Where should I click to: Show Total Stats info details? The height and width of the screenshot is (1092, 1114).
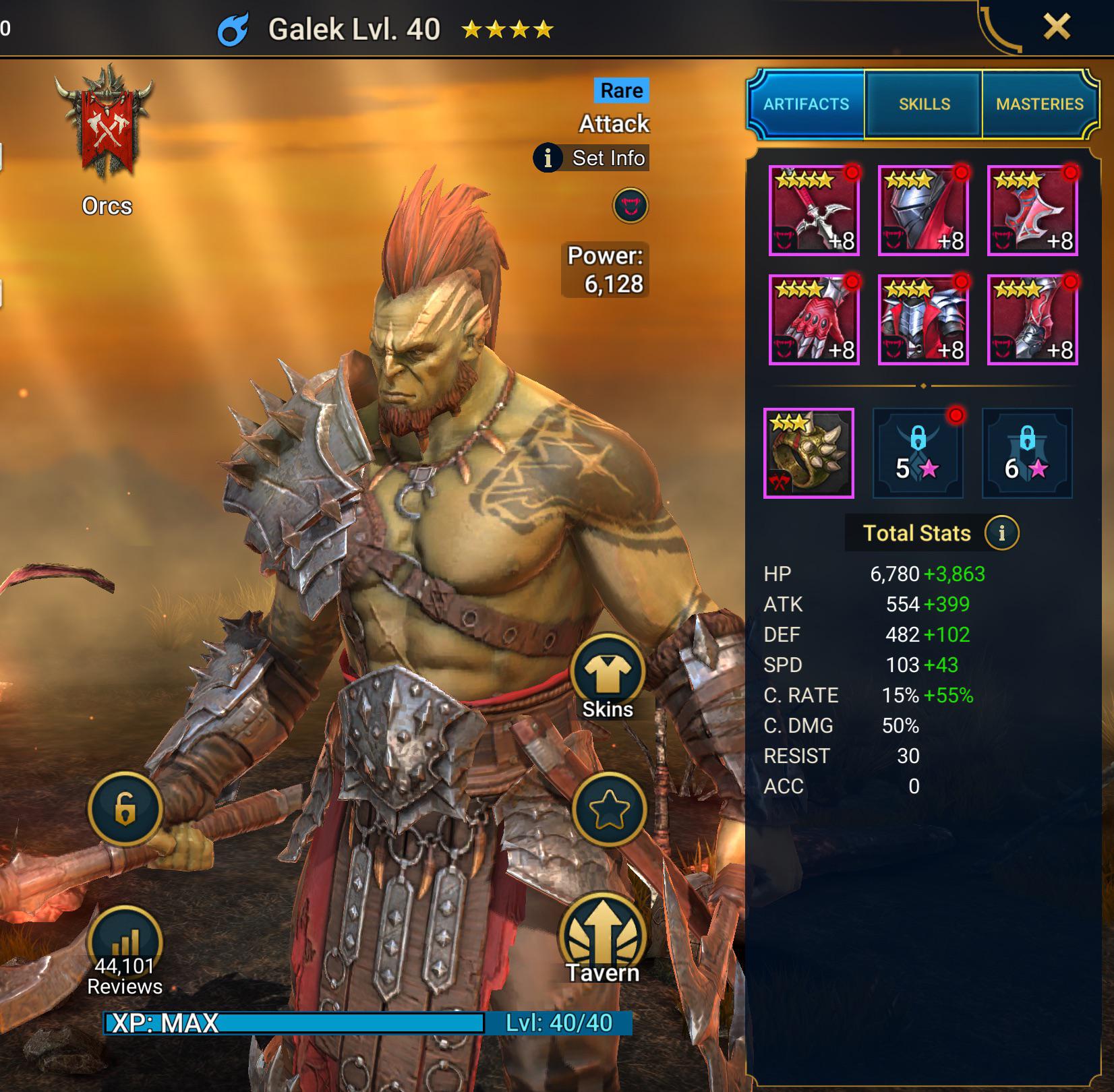(1001, 533)
